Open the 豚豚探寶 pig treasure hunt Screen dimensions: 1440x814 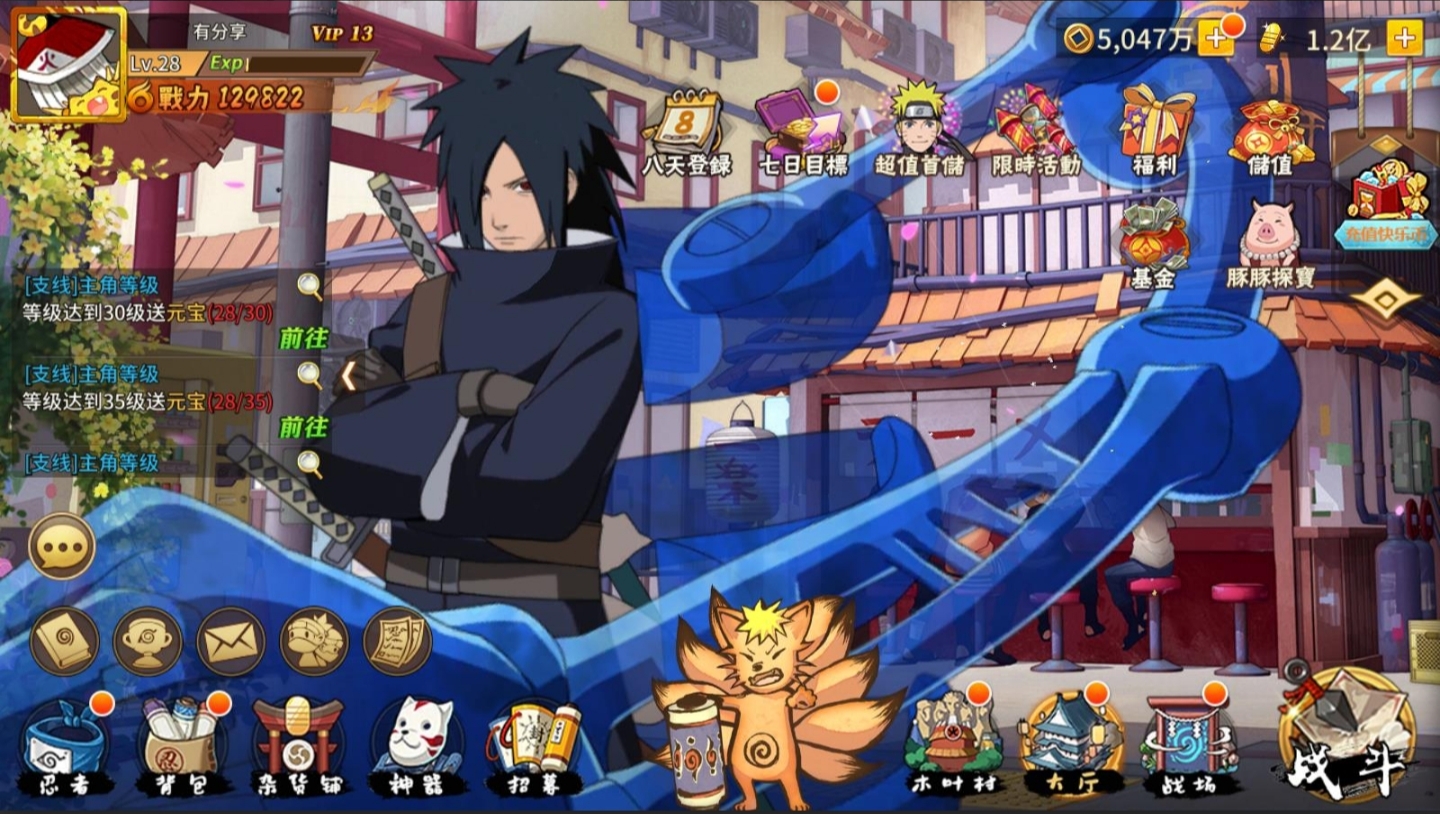coord(1270,245)
